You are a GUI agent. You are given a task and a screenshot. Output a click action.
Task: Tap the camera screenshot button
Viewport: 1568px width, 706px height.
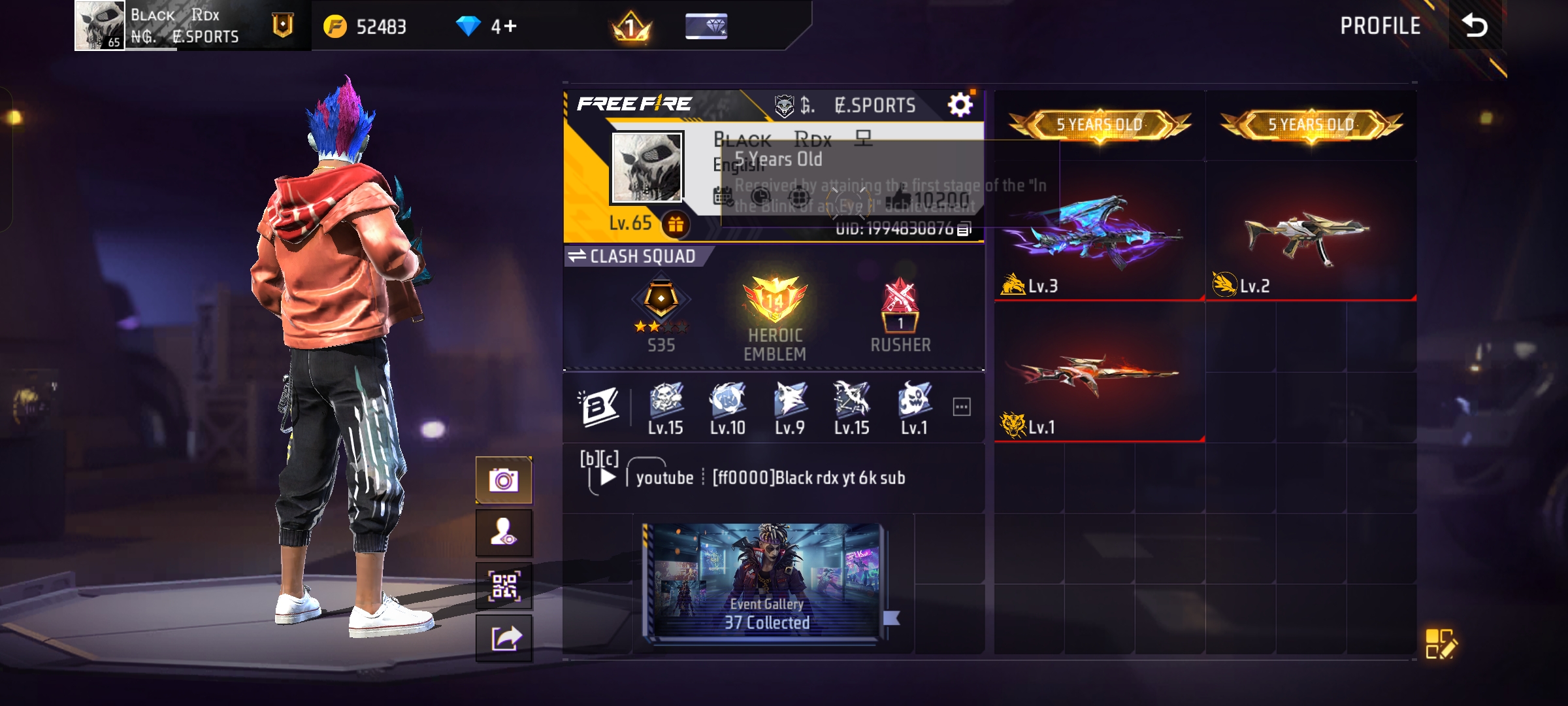pyautogui.click(x=504, y=480)
